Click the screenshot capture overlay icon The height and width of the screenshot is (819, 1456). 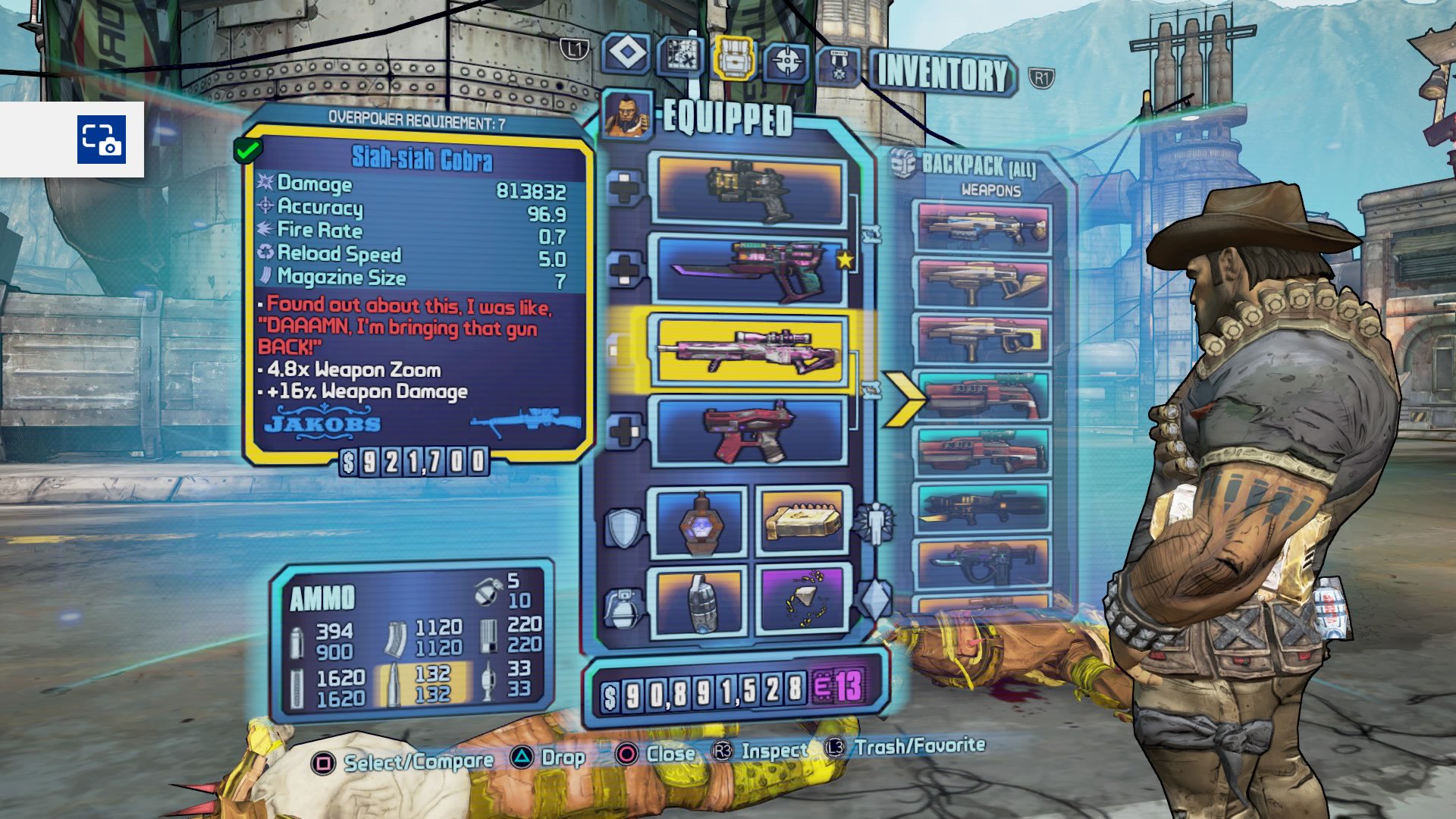tap(101, 140)
